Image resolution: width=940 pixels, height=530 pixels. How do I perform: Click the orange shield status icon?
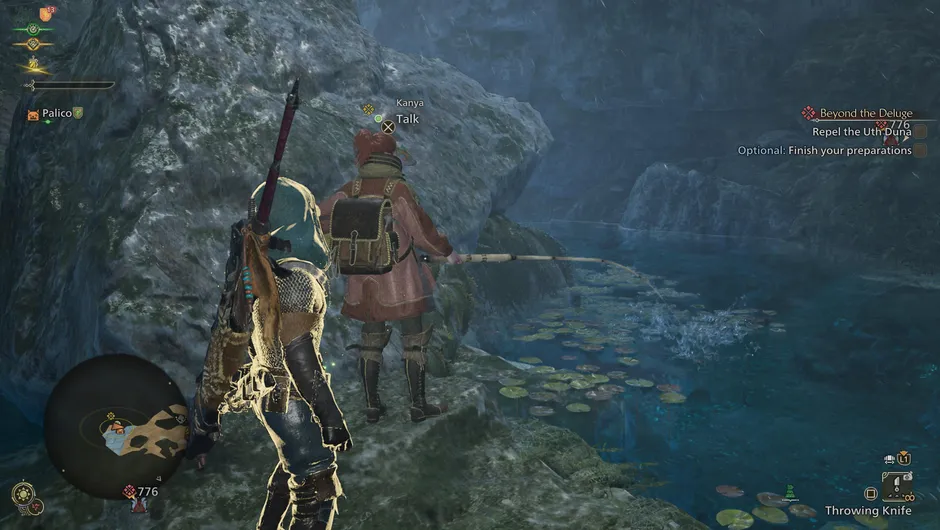click(45, 14)
